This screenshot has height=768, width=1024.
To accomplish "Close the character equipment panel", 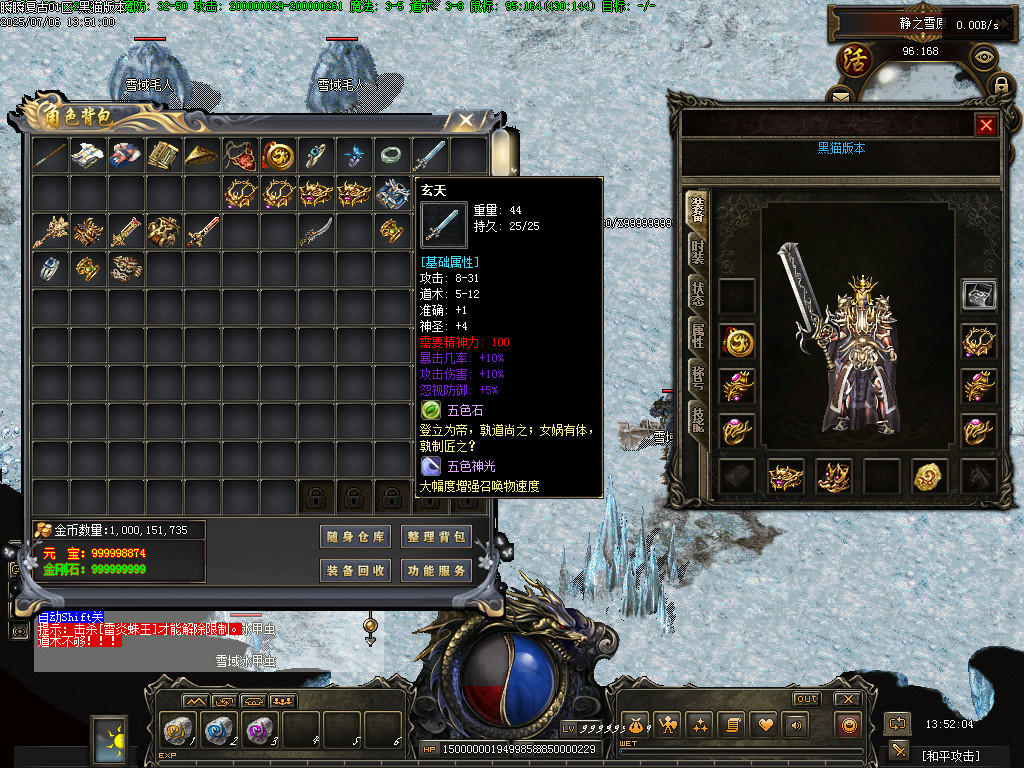I will [x=986, y=125].
